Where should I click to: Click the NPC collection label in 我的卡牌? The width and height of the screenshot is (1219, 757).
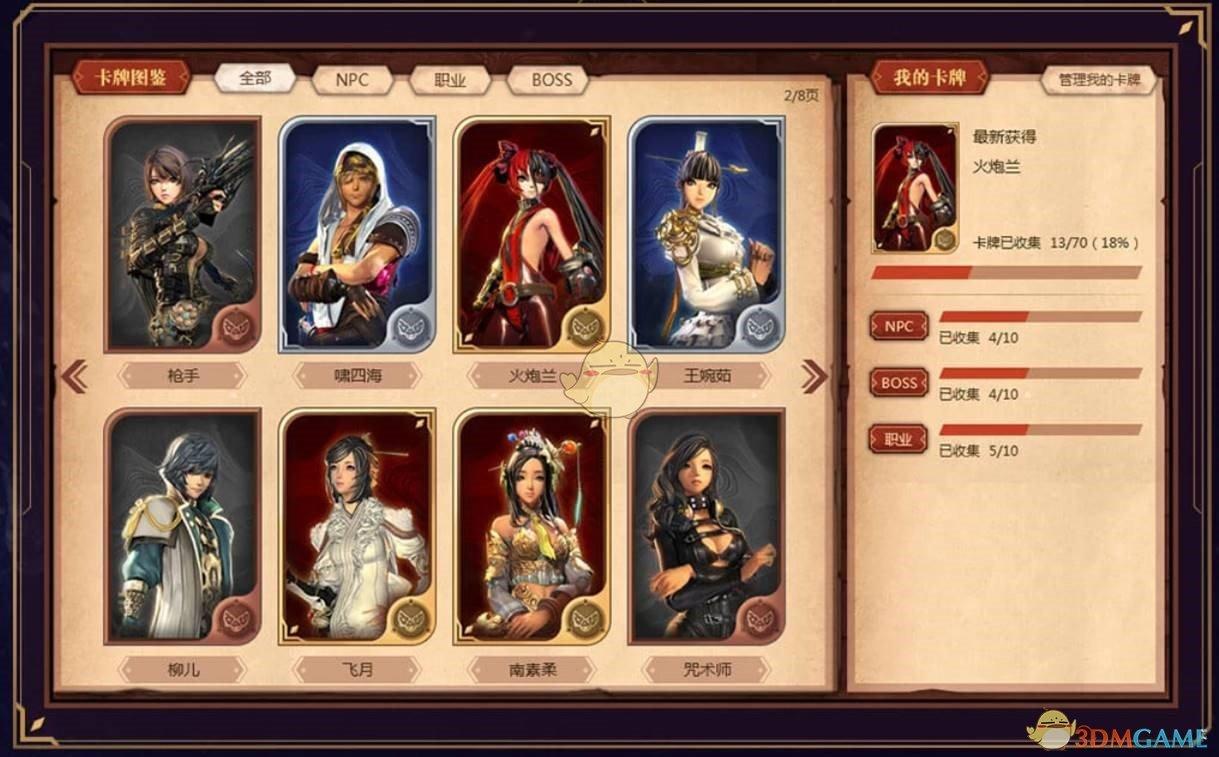898,326
